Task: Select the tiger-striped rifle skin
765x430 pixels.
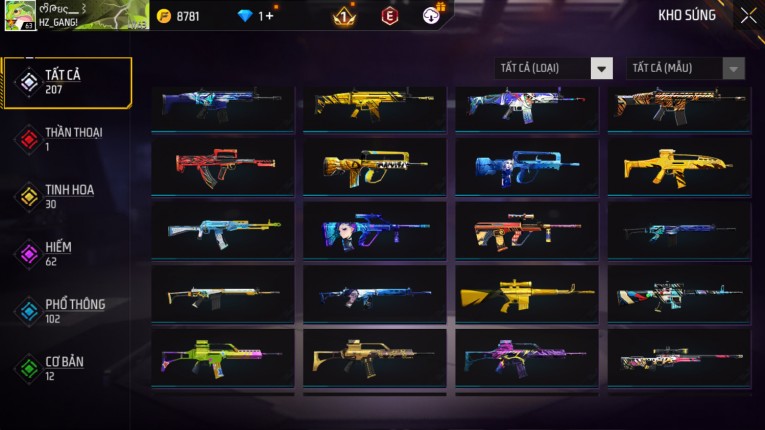Action: tap(679, 104)
